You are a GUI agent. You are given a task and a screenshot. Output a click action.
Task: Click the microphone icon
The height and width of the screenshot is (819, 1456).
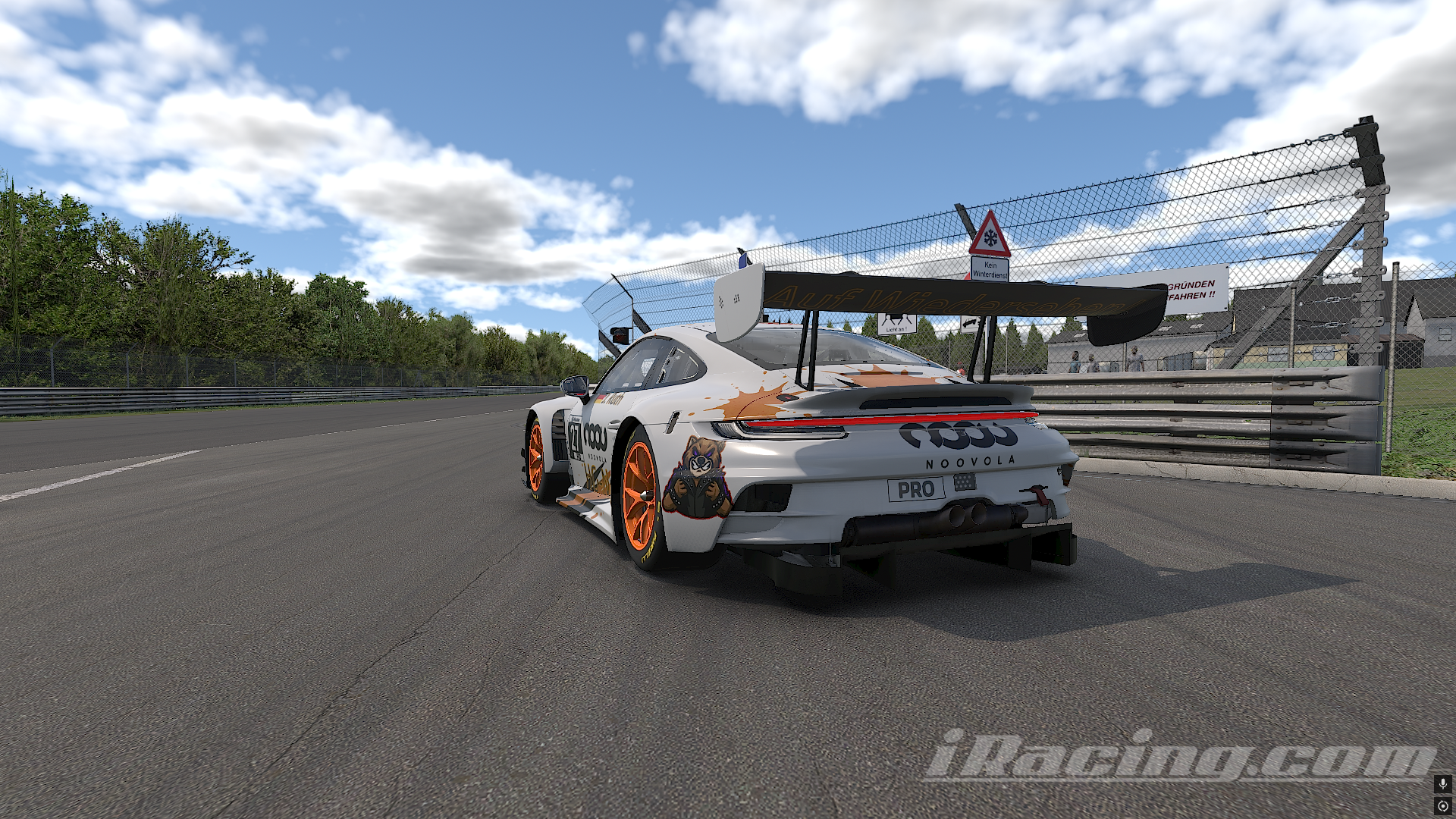pos(1442,783)
